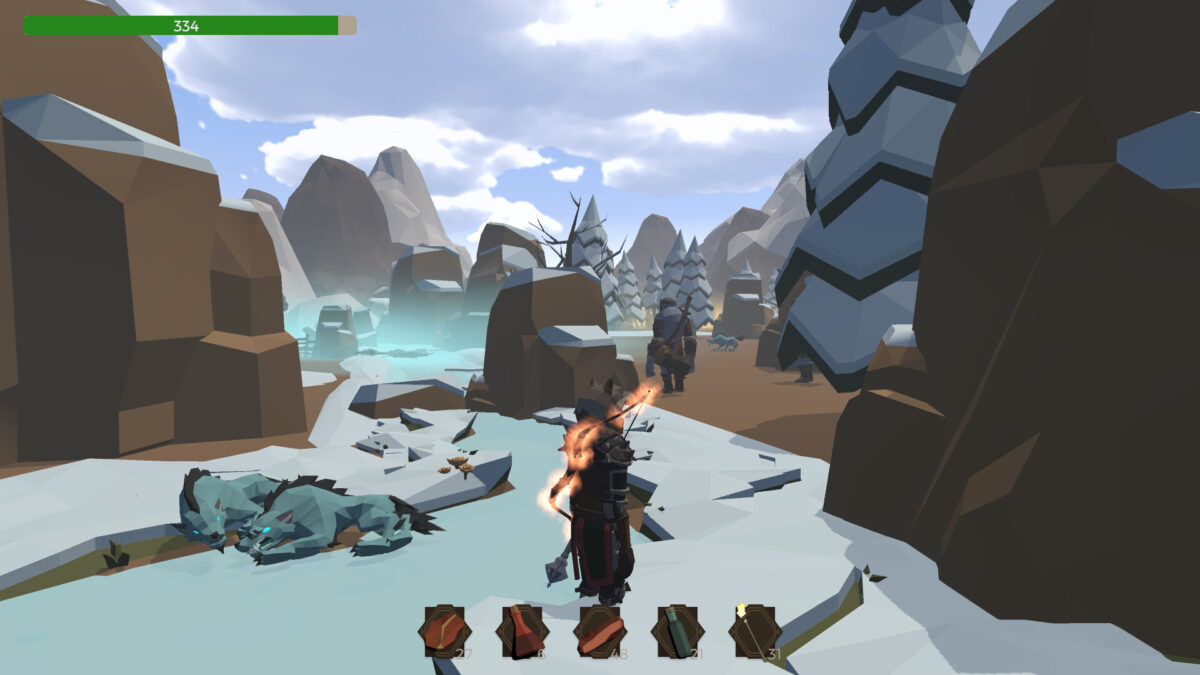Viewport: 1200px width, 675px height.
Task: Use the red potion flask
Action: click(521, 632)
